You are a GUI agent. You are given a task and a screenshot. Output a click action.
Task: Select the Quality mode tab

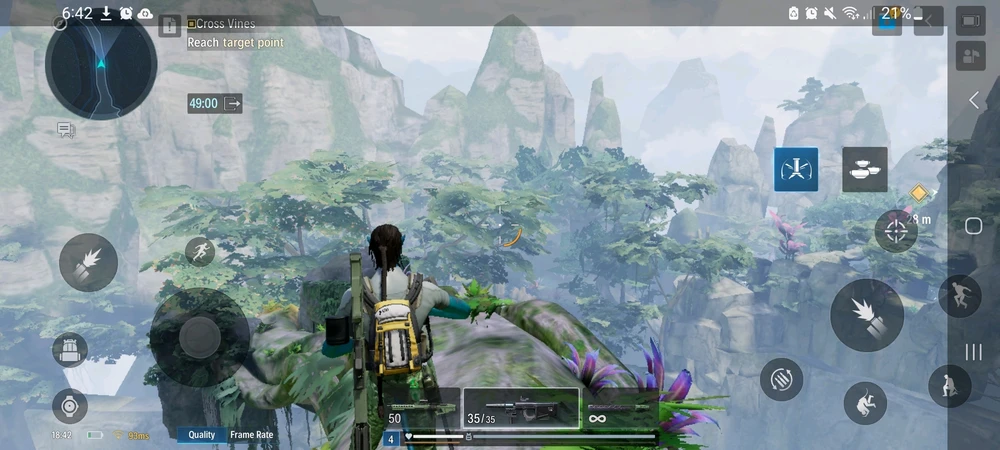[x=201, y=435]
